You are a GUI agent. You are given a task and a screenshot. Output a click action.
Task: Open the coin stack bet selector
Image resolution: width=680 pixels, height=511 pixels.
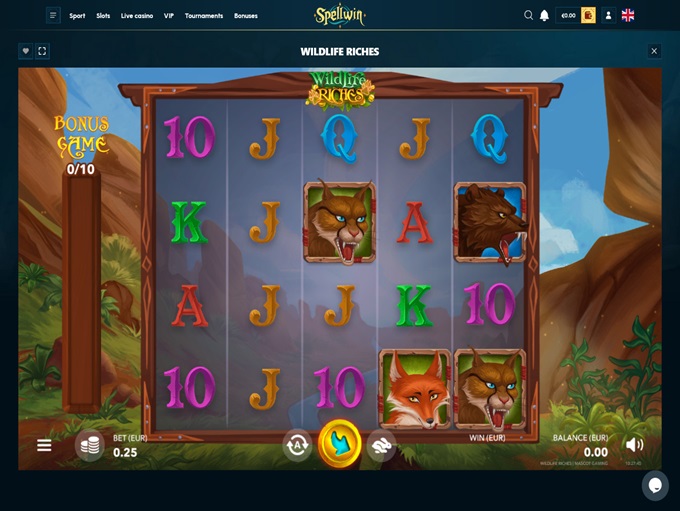(x=90, y=445)
